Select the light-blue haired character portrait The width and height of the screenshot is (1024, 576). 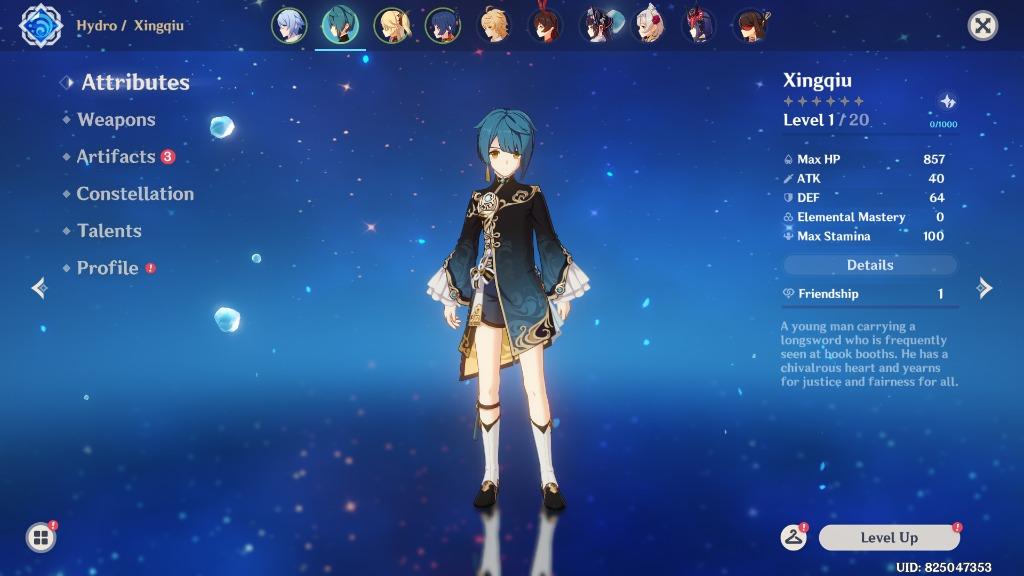tap(288, 26)
